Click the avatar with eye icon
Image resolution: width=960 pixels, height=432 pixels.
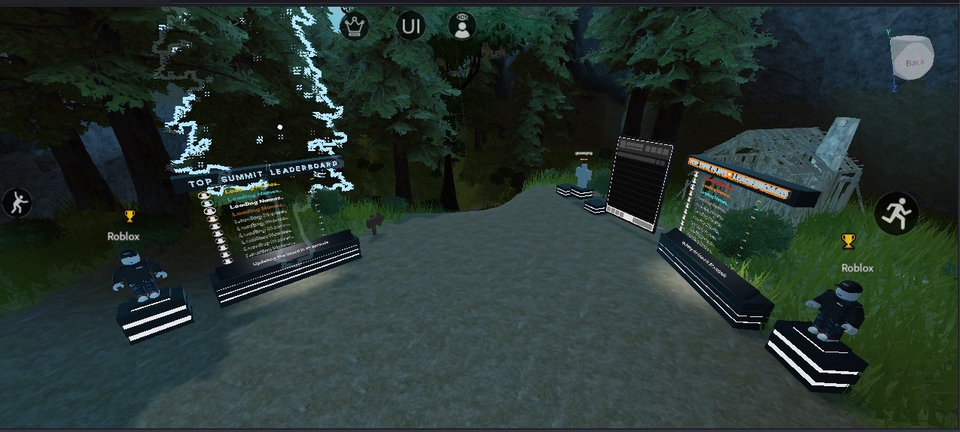coord(461,26)
